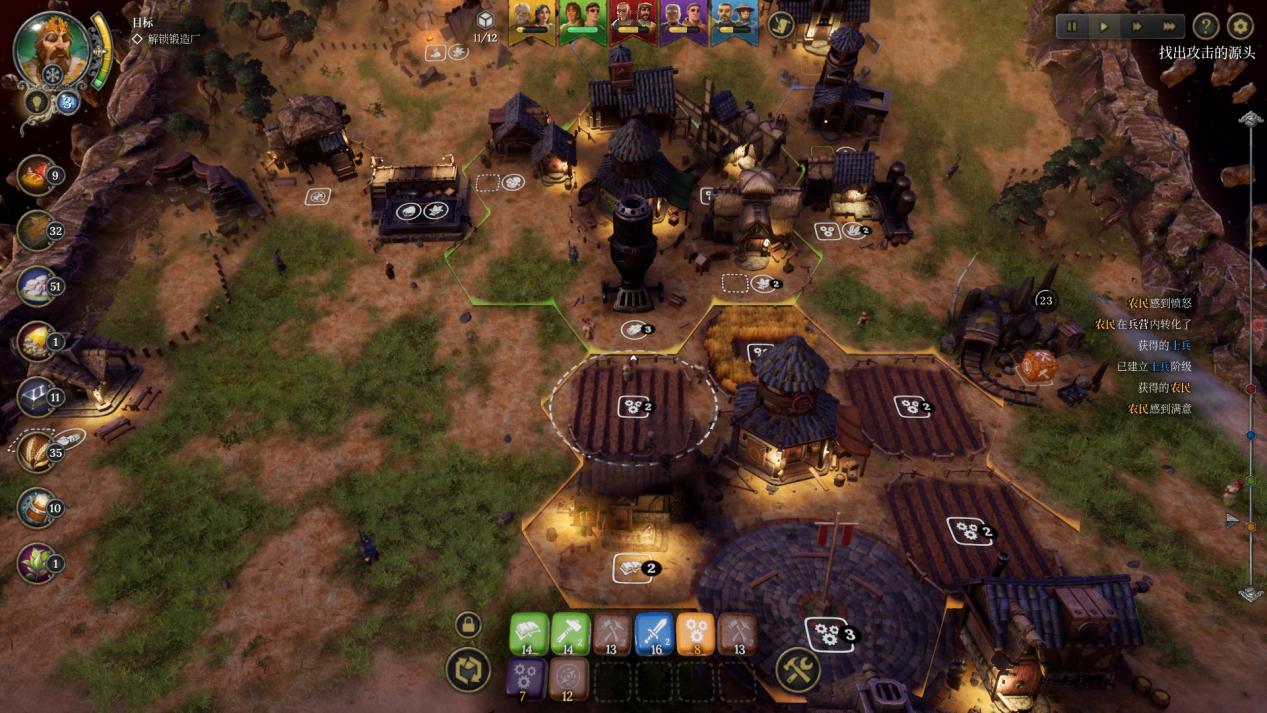The image size is (1267, 713).
Task: Set game speed to normal play
Action: [1104, 27]
